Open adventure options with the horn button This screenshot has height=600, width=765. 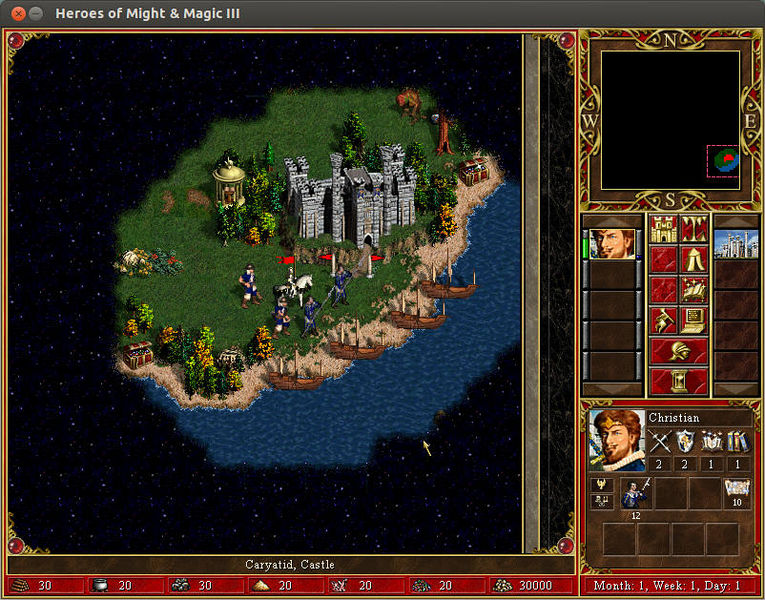[x=663, y=320]
